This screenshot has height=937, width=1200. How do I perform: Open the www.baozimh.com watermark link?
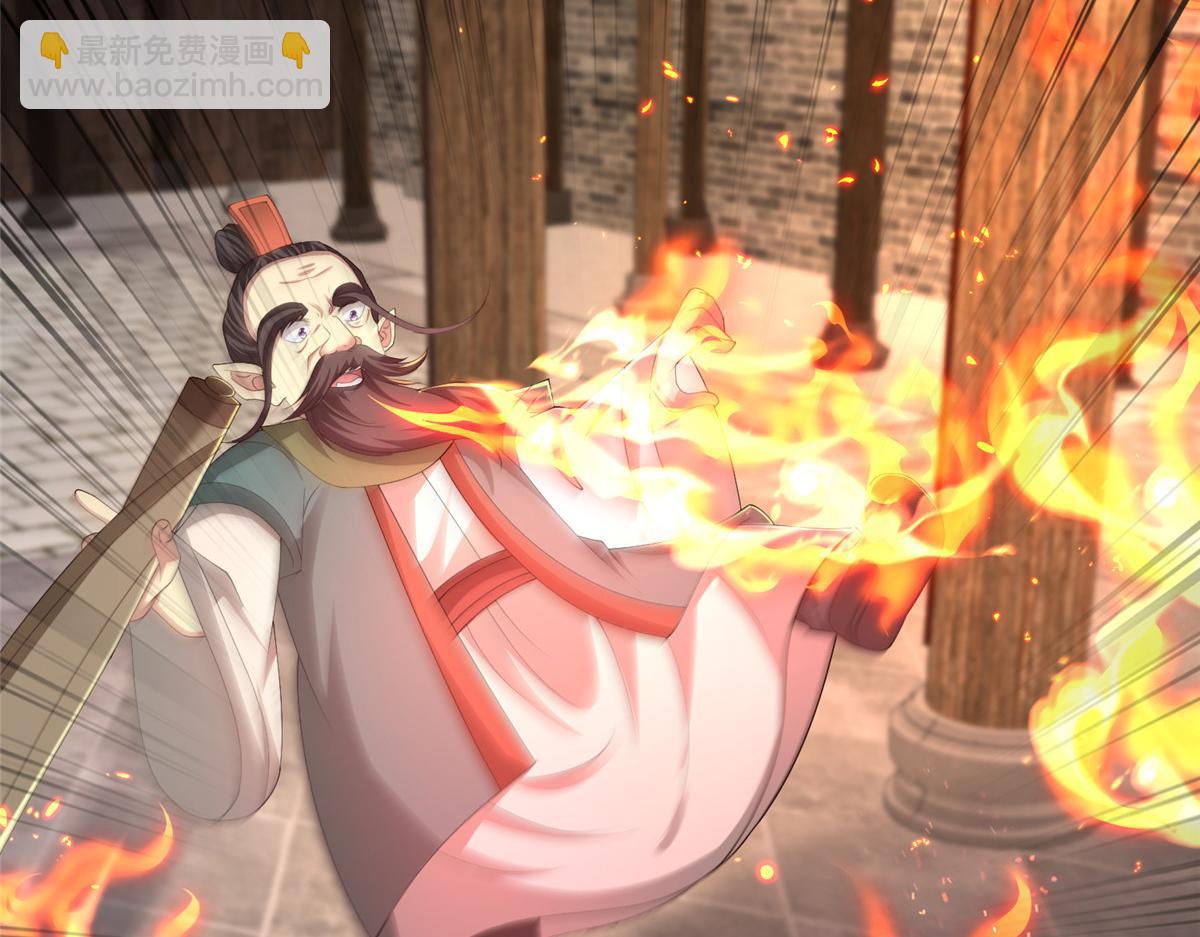pos(175,85)
